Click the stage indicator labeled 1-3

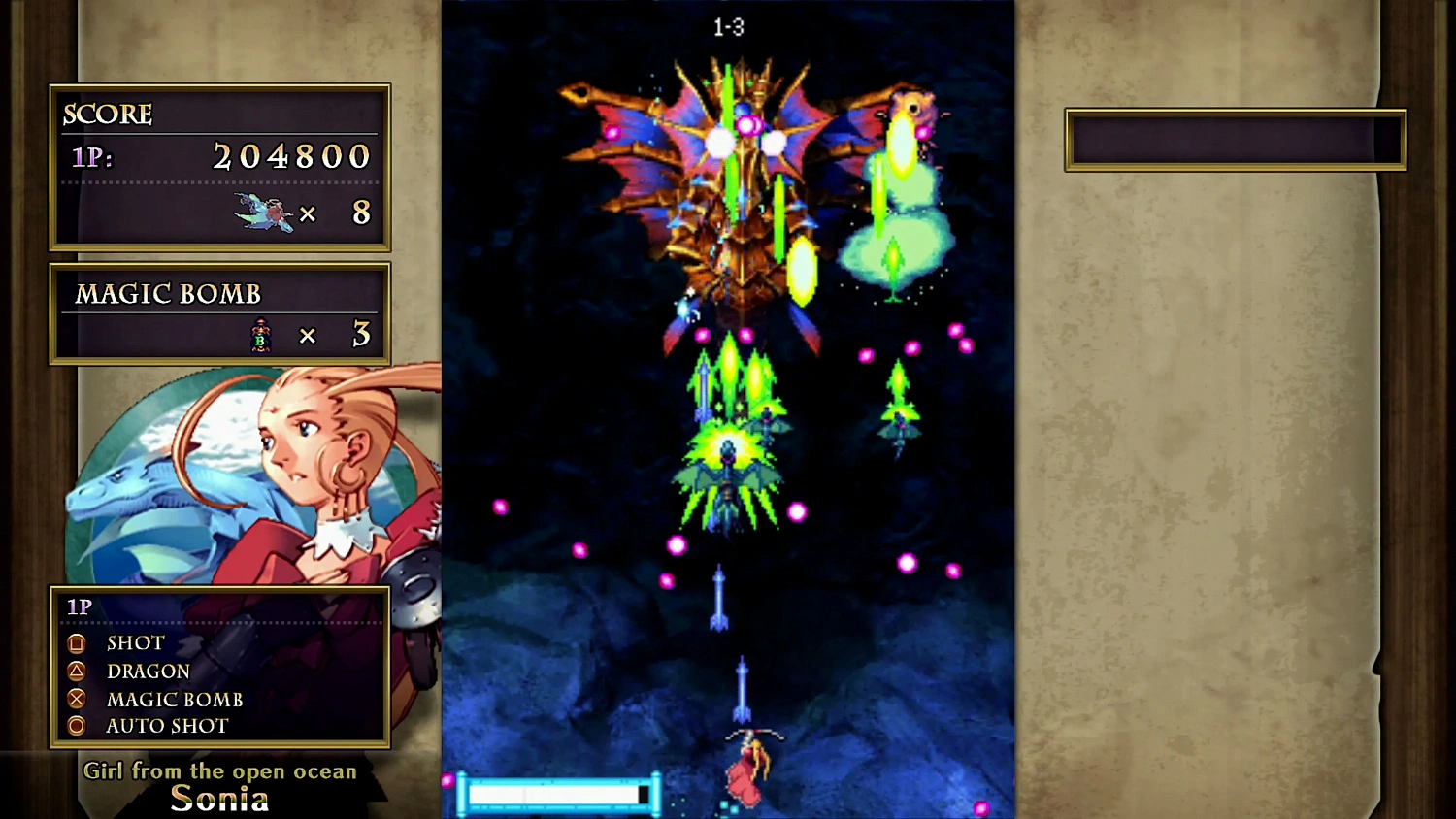(x=729, y=27)
